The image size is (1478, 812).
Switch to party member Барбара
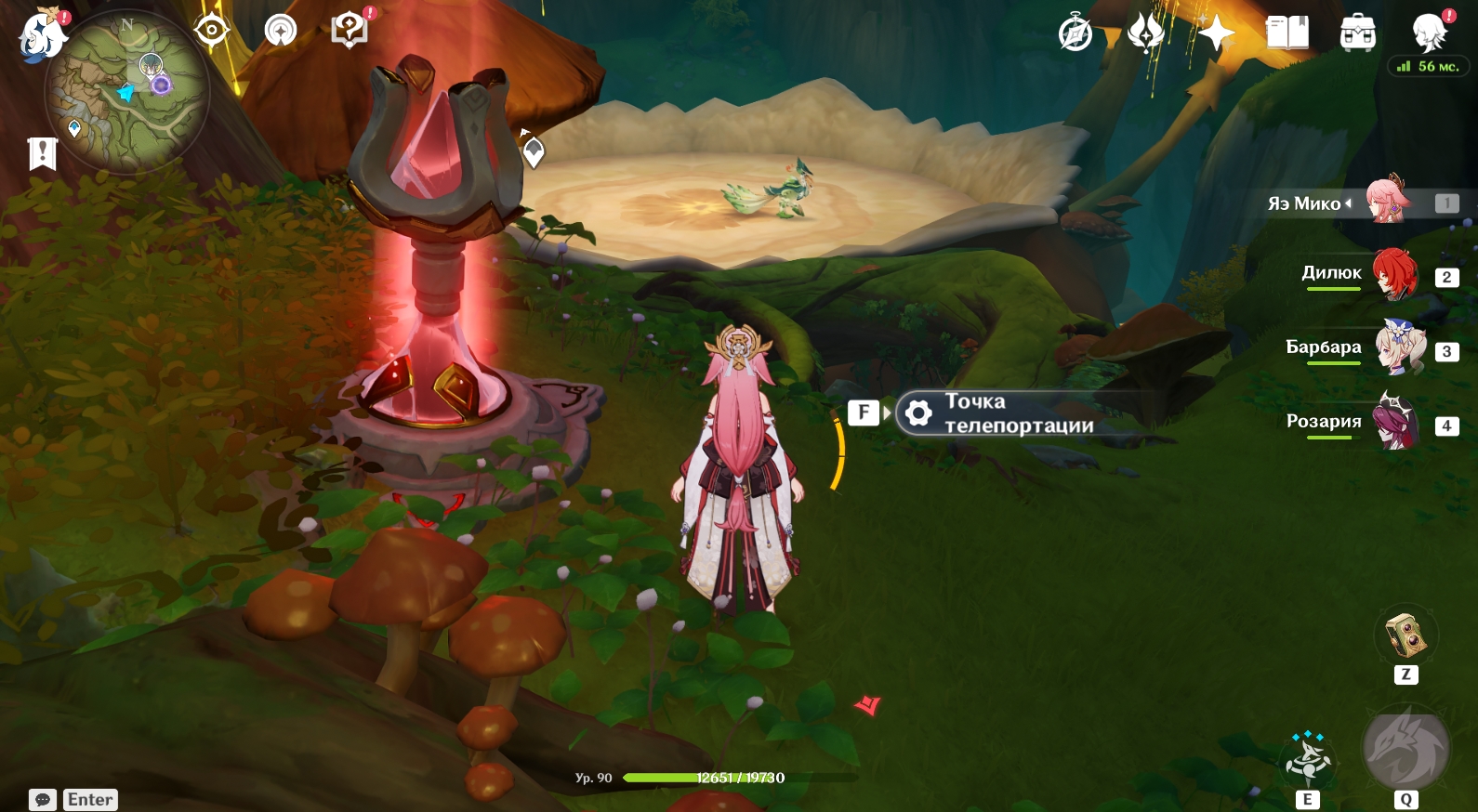coord(1397,348)
